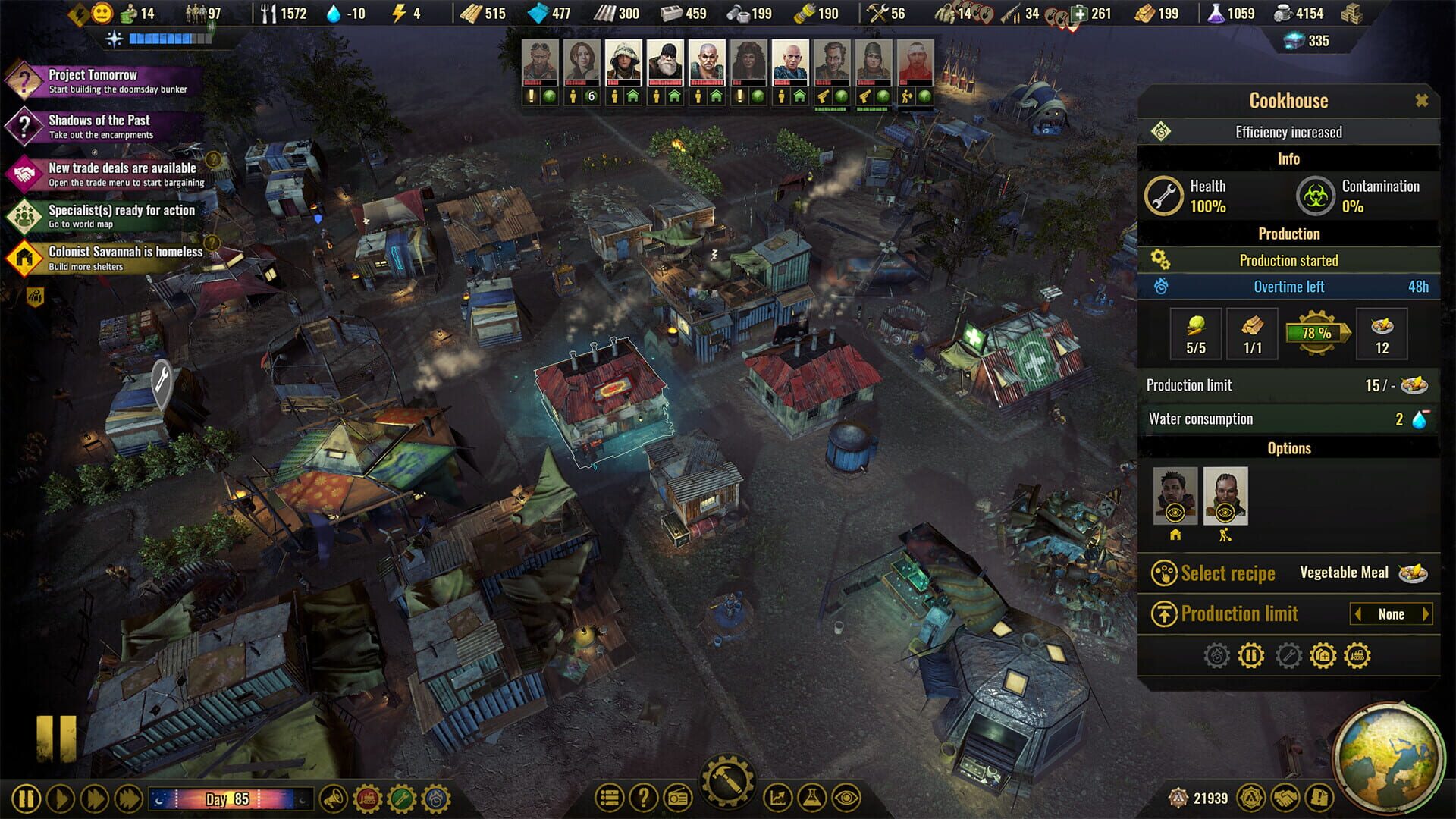This screenshot has width=1456, height=819.
Task: Click the relocate building gear in Cookhouse panel
Action: (1323, 656)
